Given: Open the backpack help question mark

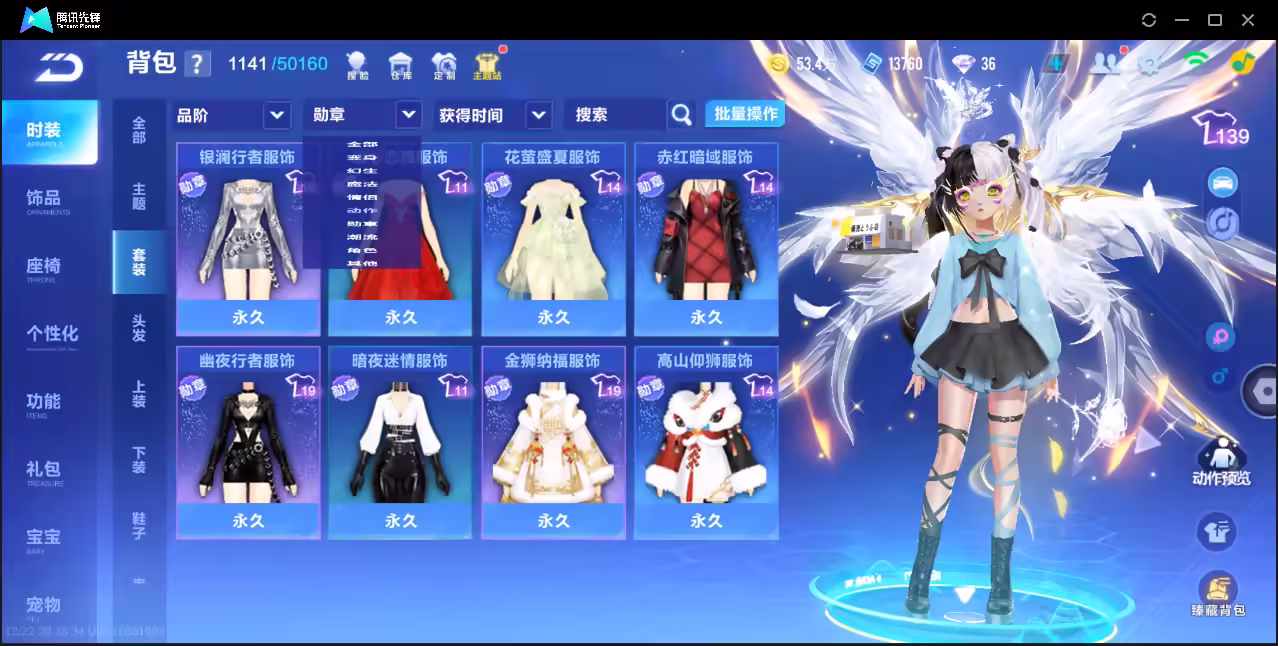Looking at the screenshot, I should click(x=197, y=64).
